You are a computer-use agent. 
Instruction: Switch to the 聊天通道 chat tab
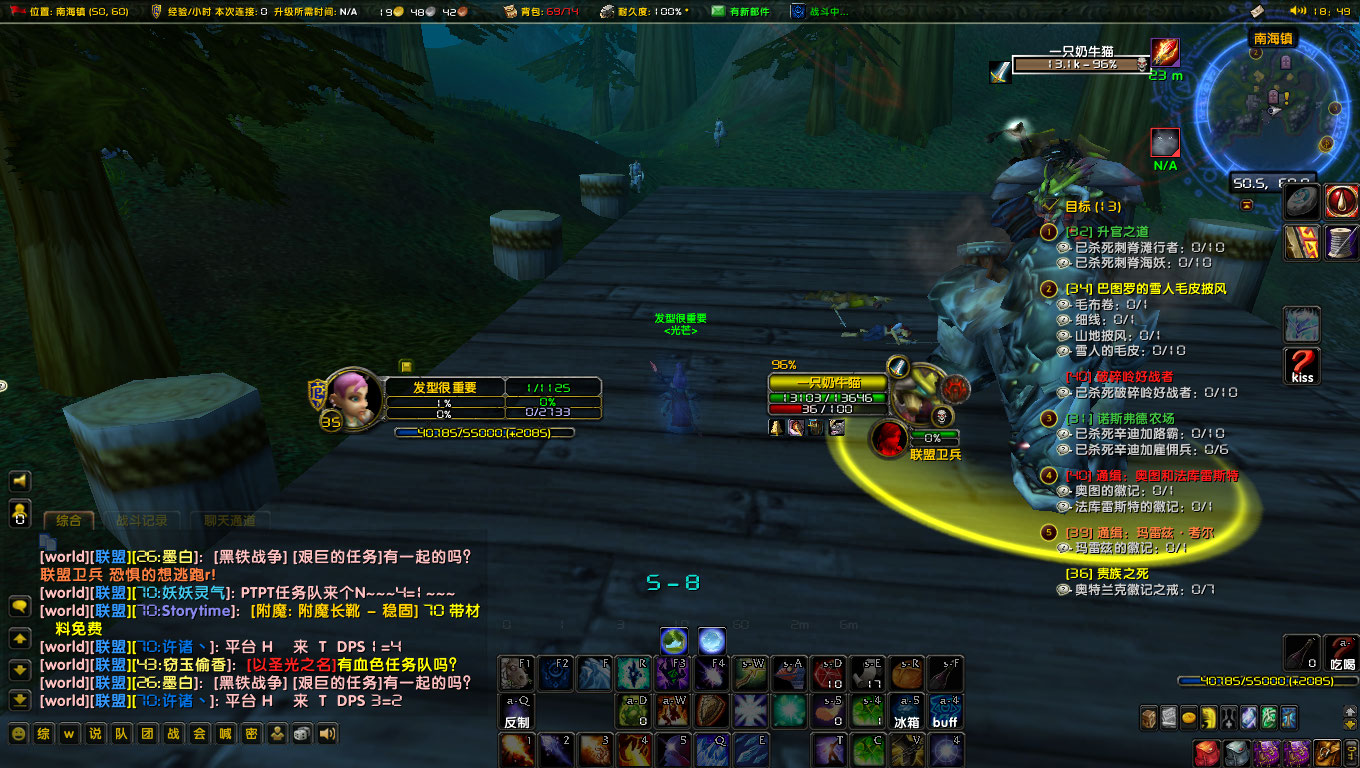pyautogui.click(x=232, y=521)
